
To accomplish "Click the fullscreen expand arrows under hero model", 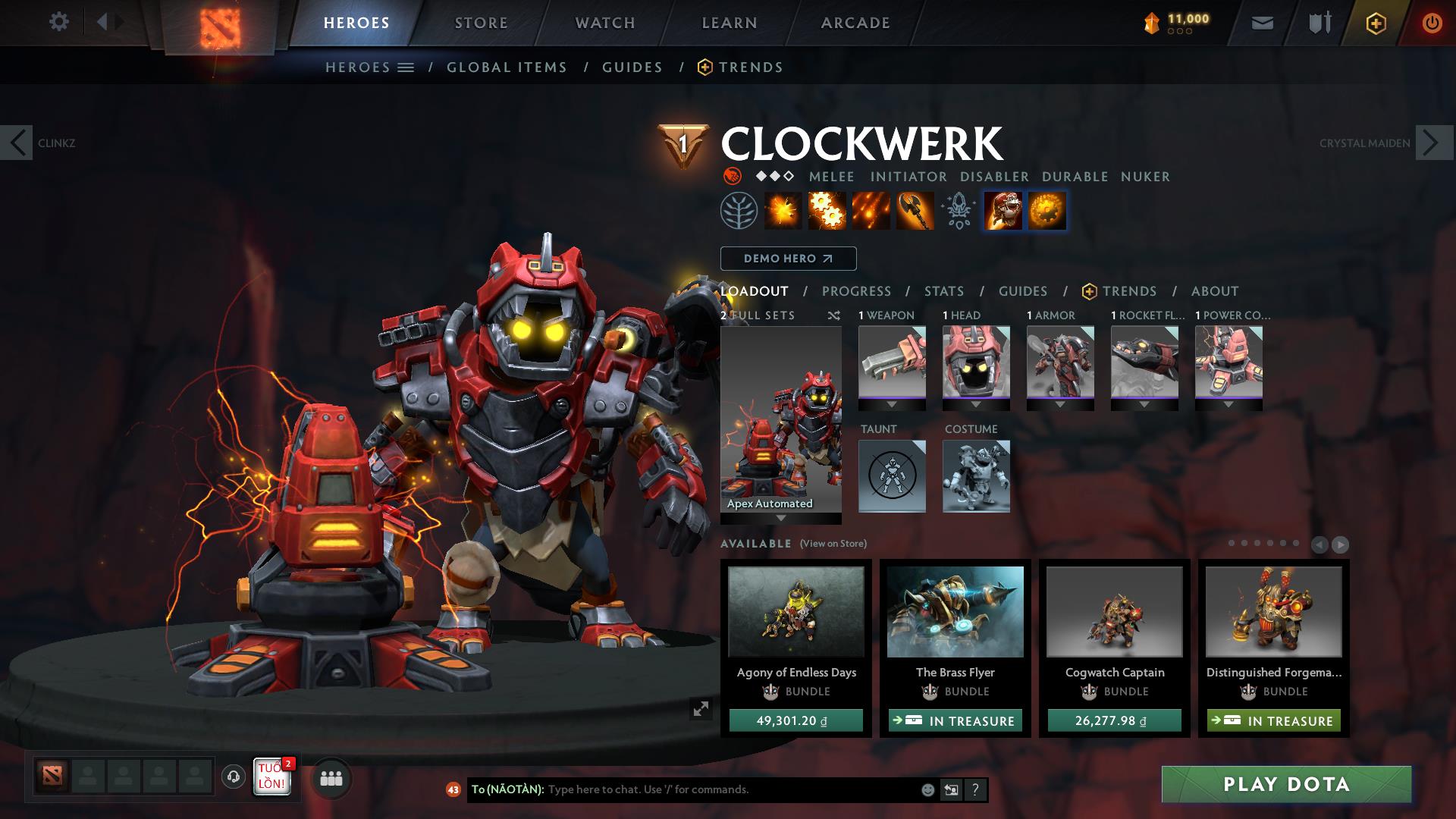I will 701,709.
